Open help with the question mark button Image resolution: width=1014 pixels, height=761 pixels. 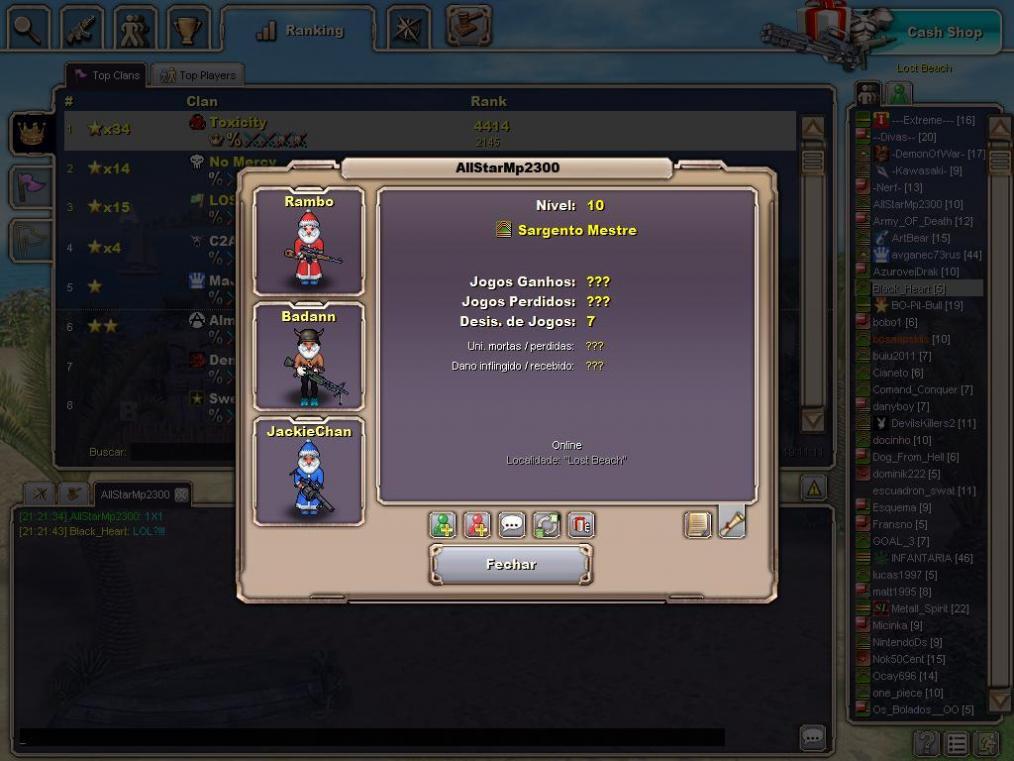pyautogui.click(x=927, y=743)
